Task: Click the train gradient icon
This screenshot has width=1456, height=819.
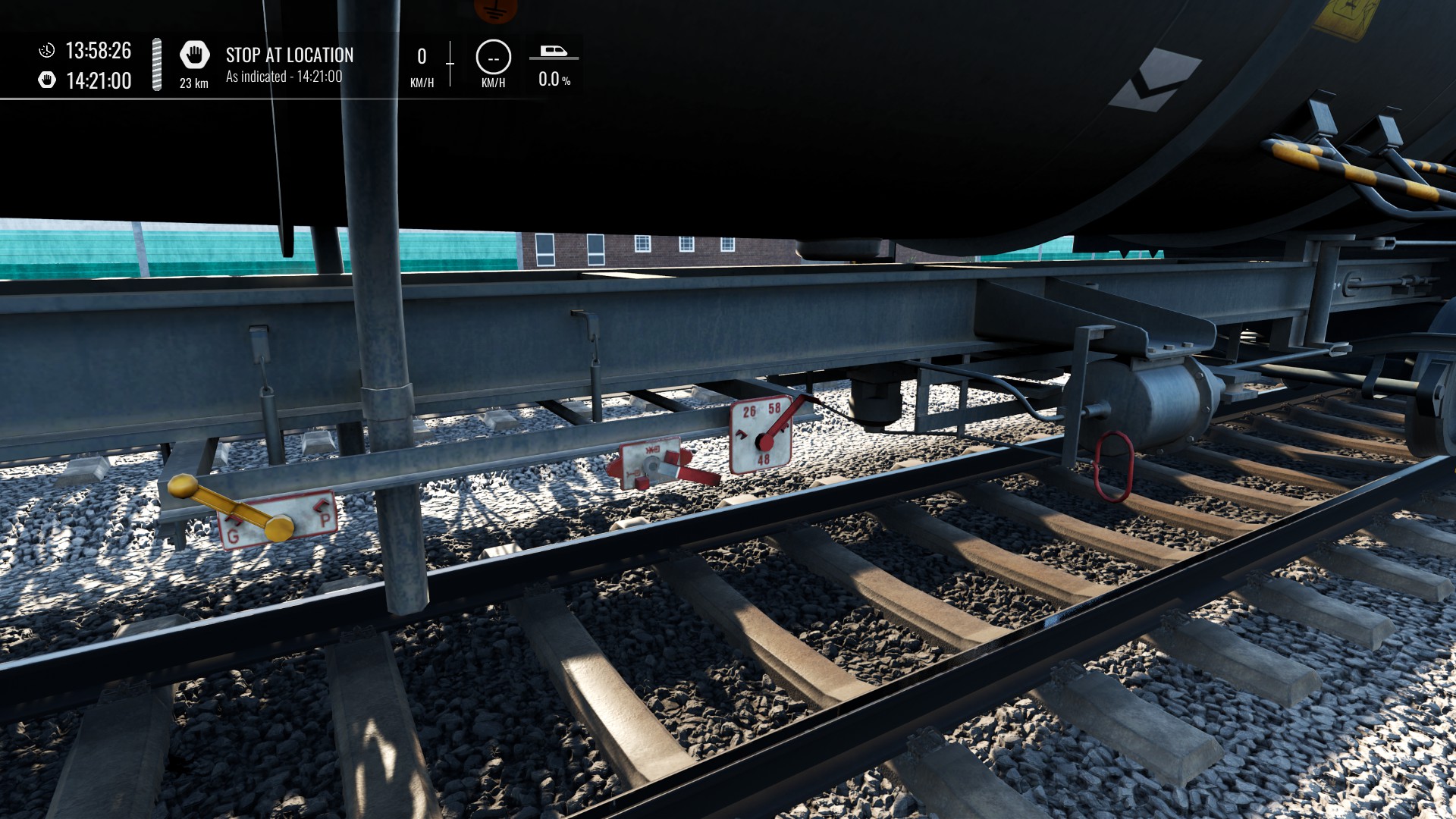Action: tap(554, 52)
